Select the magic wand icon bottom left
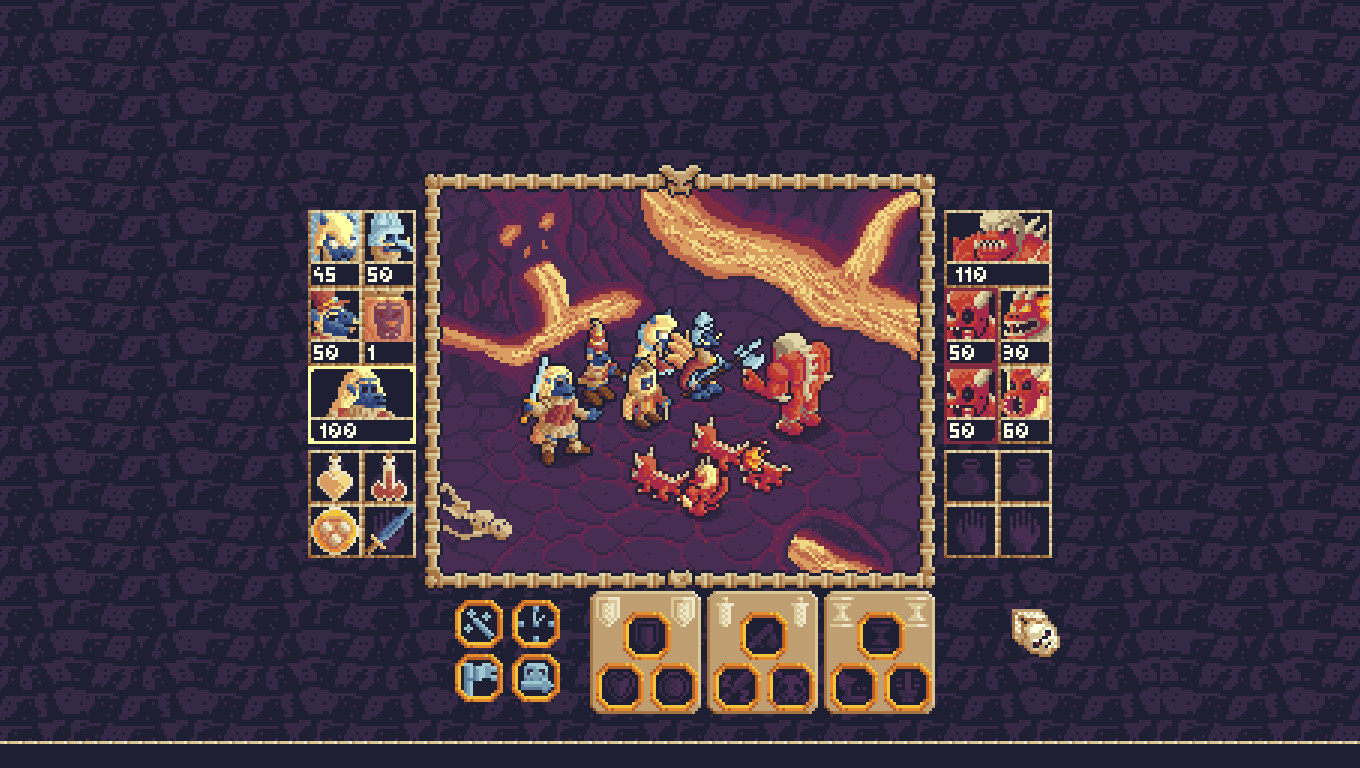The width and height of the screenshot is (1360, 768). click(x=478, y=623)
